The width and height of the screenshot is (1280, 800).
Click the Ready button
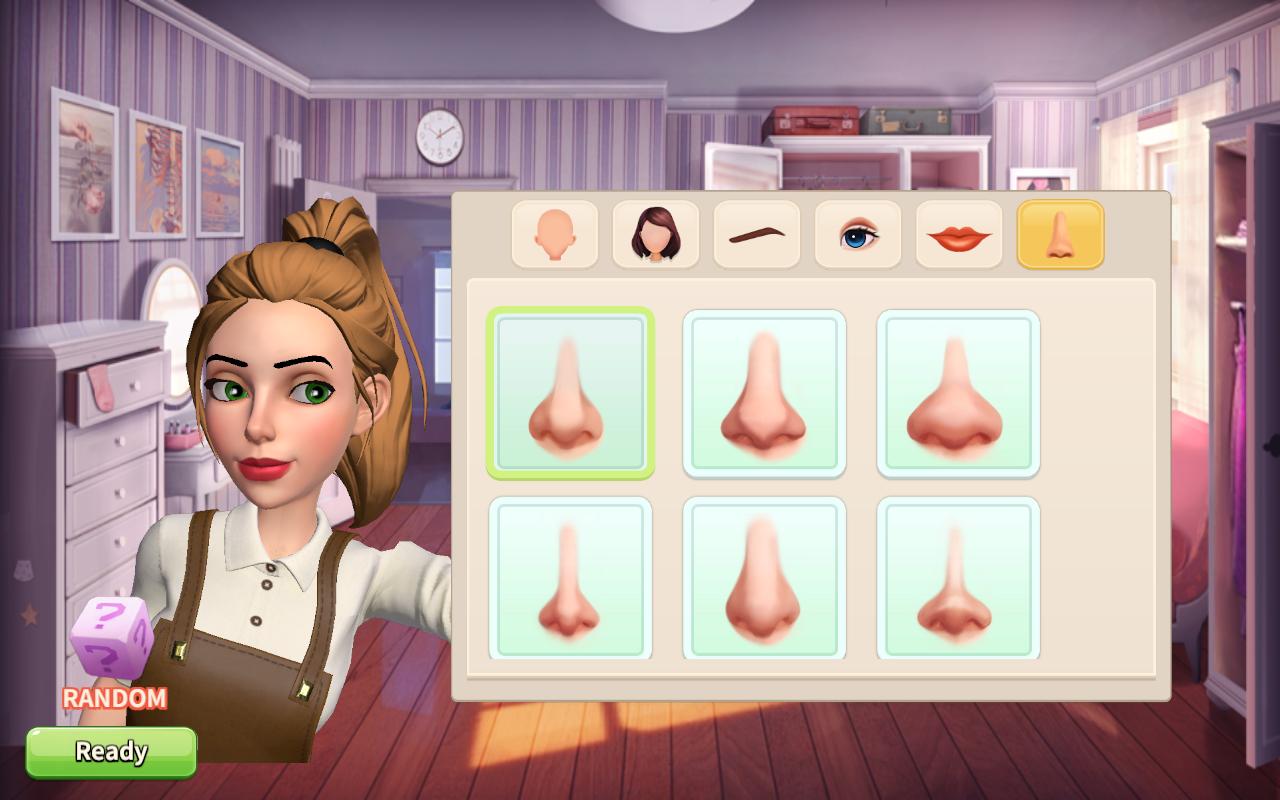click(x=112, y=751)
